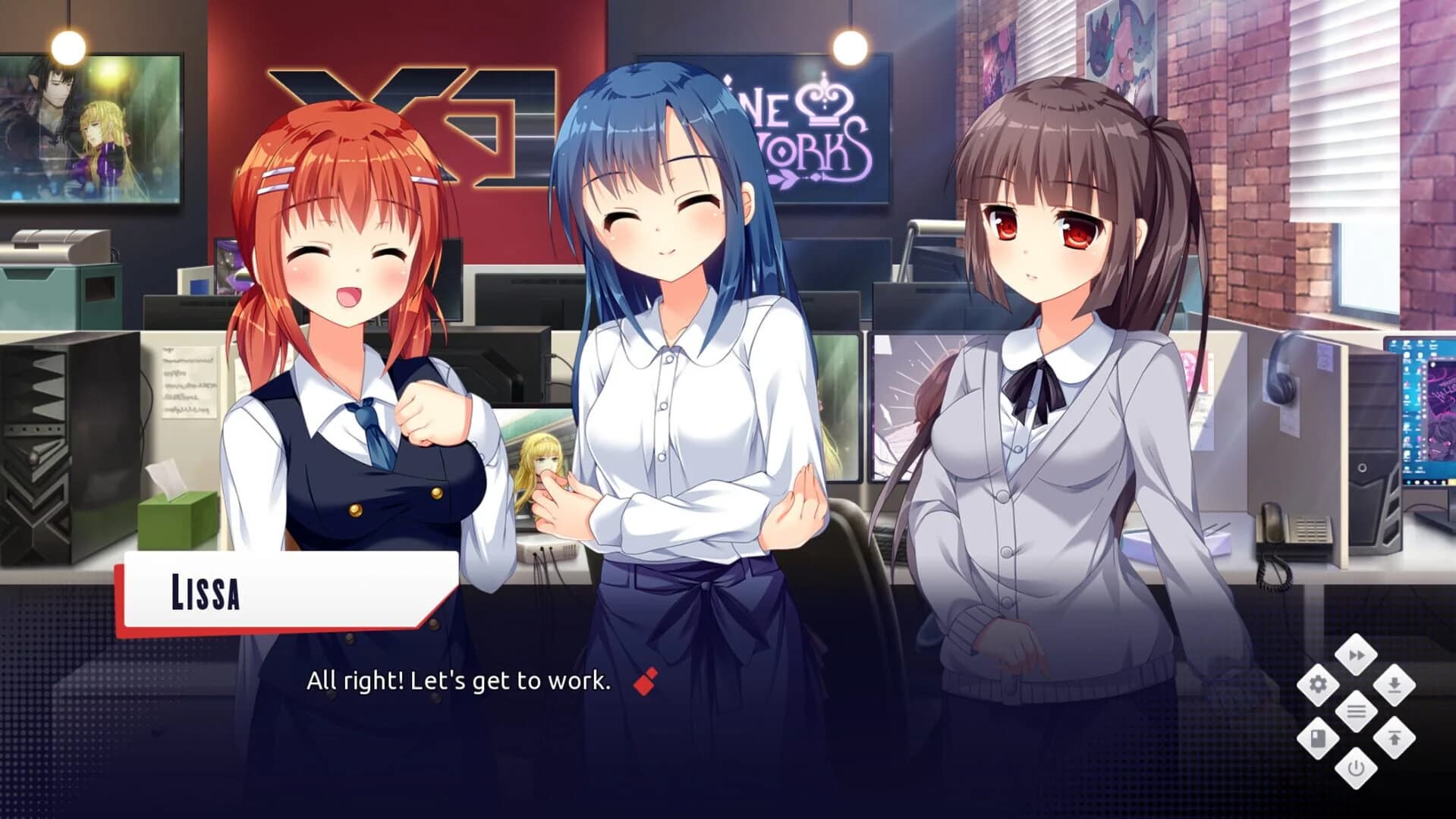The height and width of the screenshot is (819, 1456).
Task: Enable skip mode with the fast-forward icon
Action: 1357,654
